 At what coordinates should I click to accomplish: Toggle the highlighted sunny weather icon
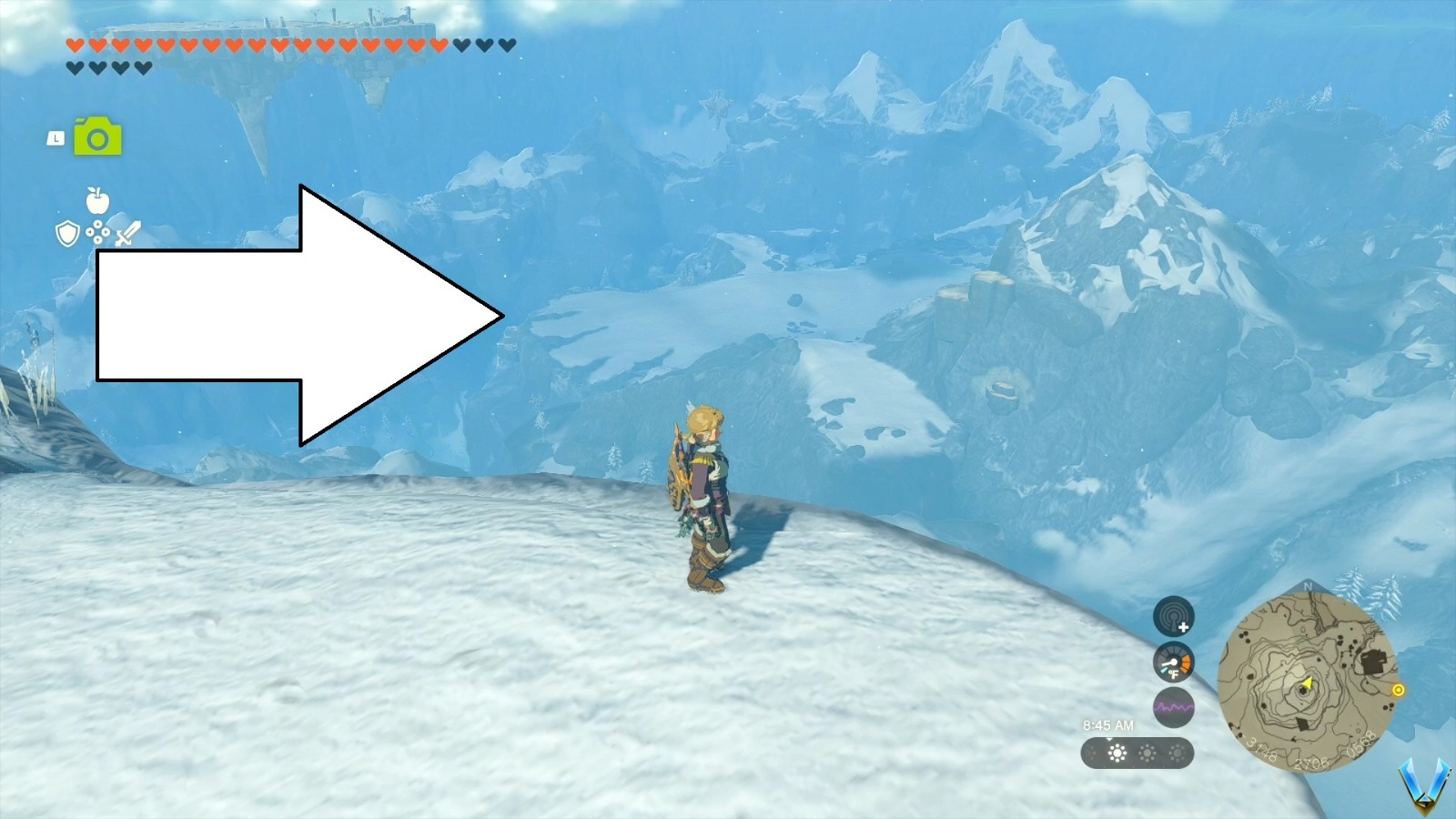(1117, 753)
